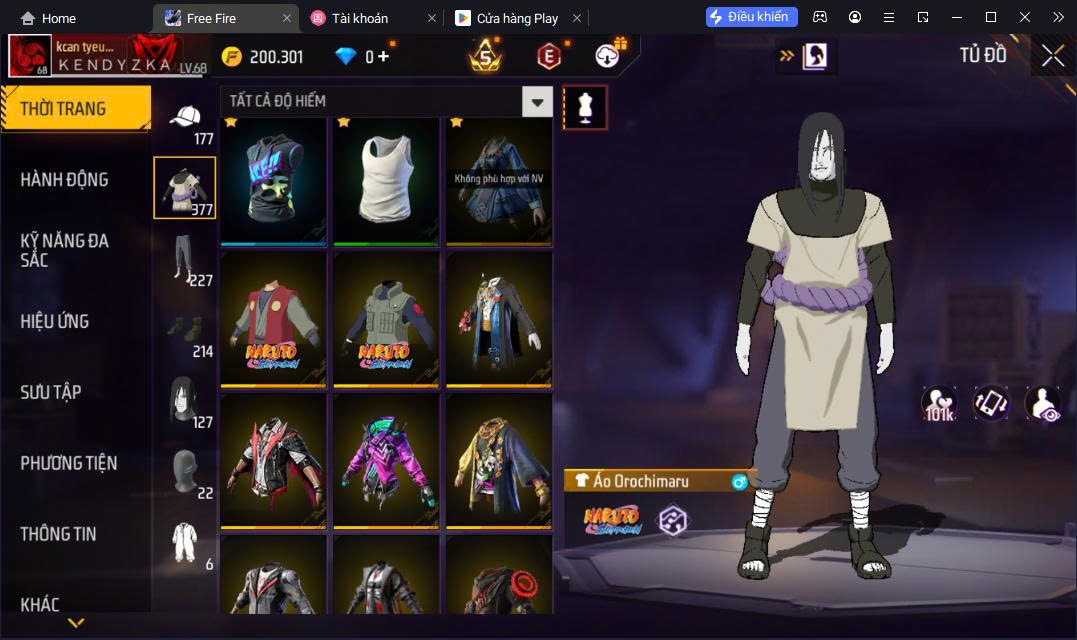The image size is (1077, 640).
Task: Switch to Kỹ Năng Đa Sắc section
Action: pyautogui.click(x=64, y=250)
